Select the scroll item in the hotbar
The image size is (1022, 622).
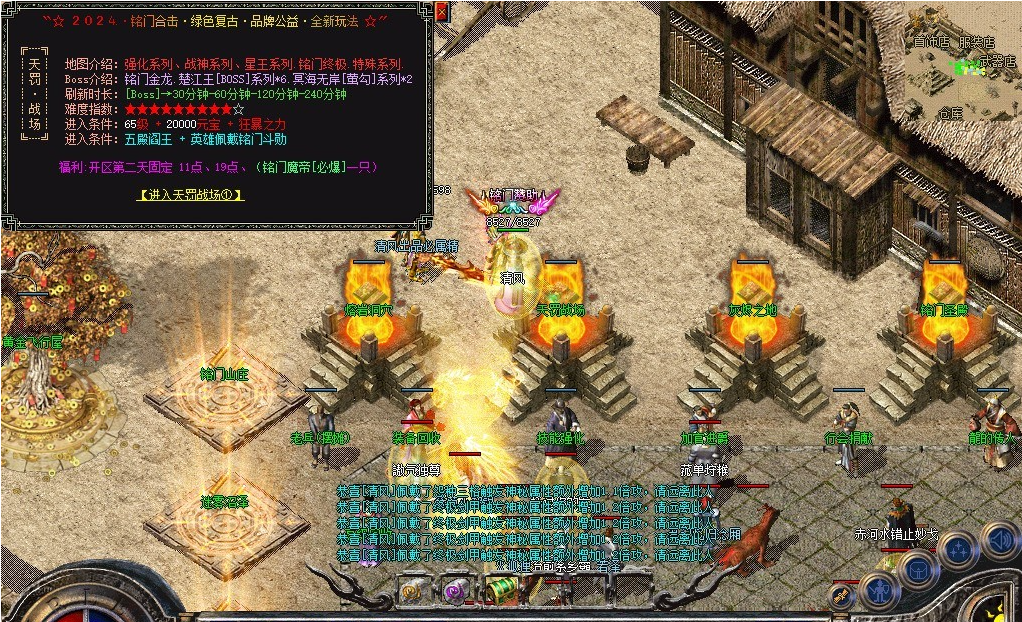point(413,592)
